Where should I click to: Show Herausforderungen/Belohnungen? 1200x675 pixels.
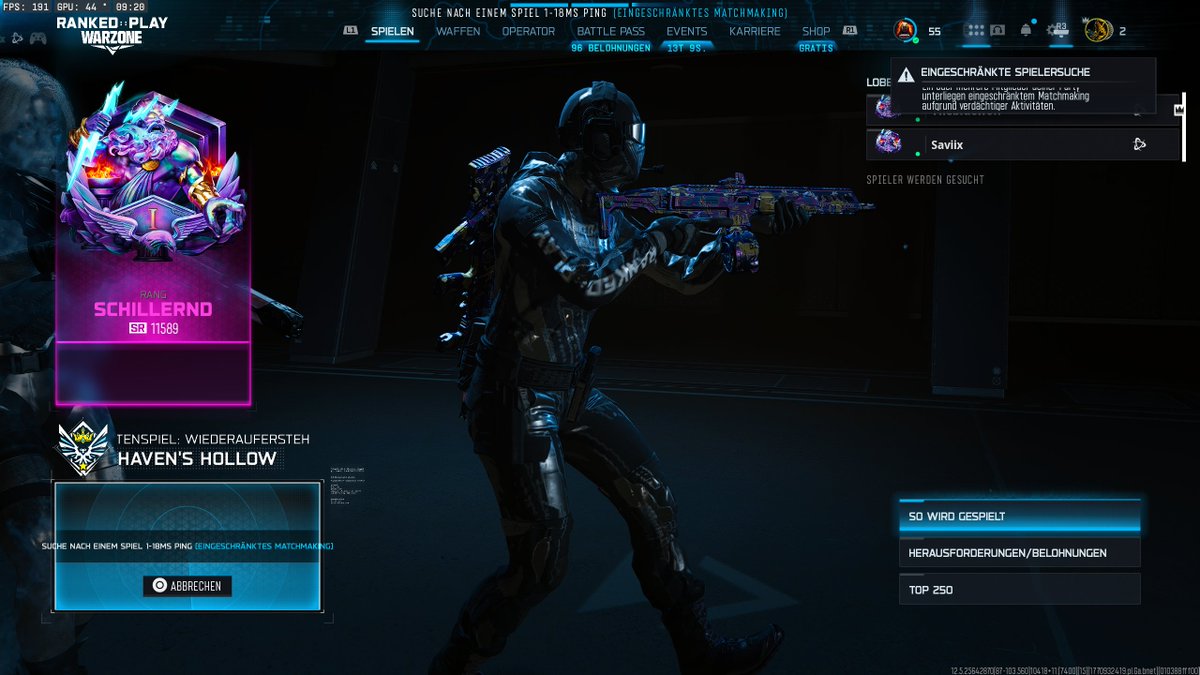point(1019,553)
